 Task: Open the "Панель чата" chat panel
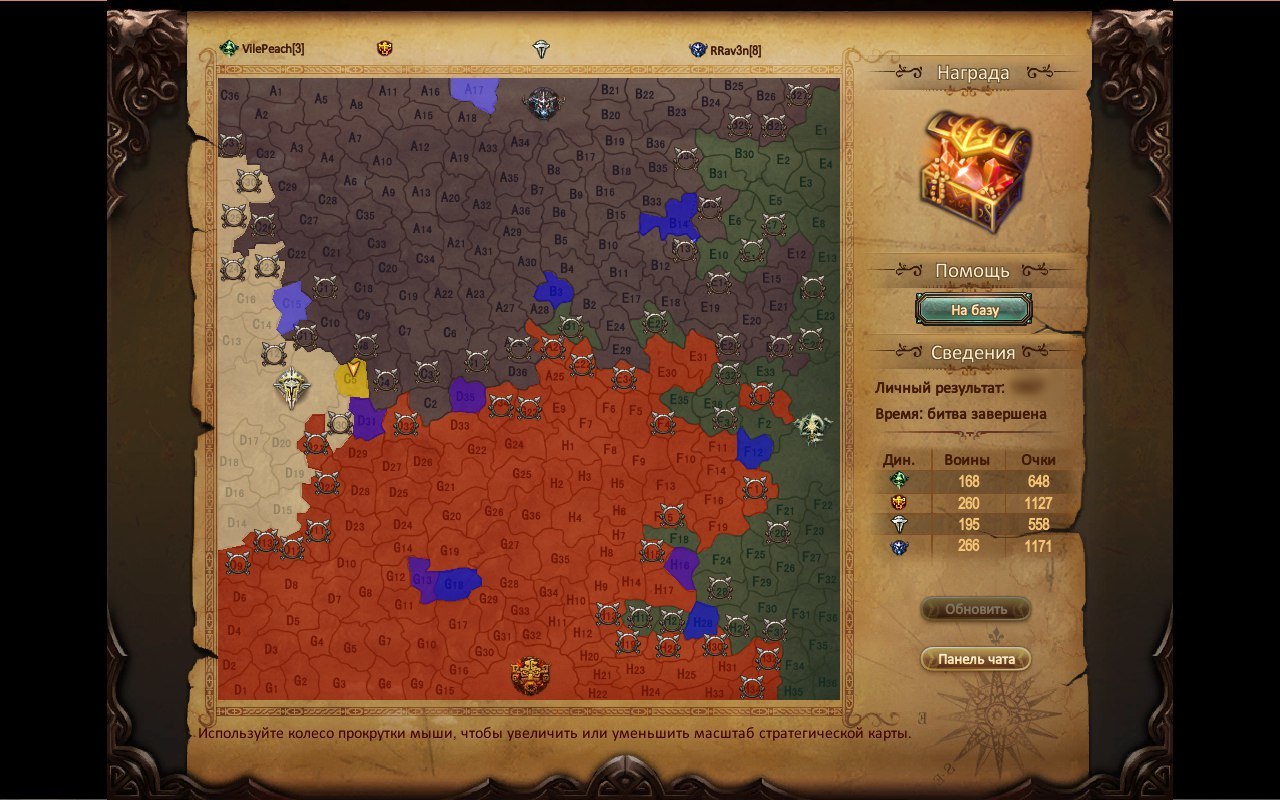click(975, 659)
